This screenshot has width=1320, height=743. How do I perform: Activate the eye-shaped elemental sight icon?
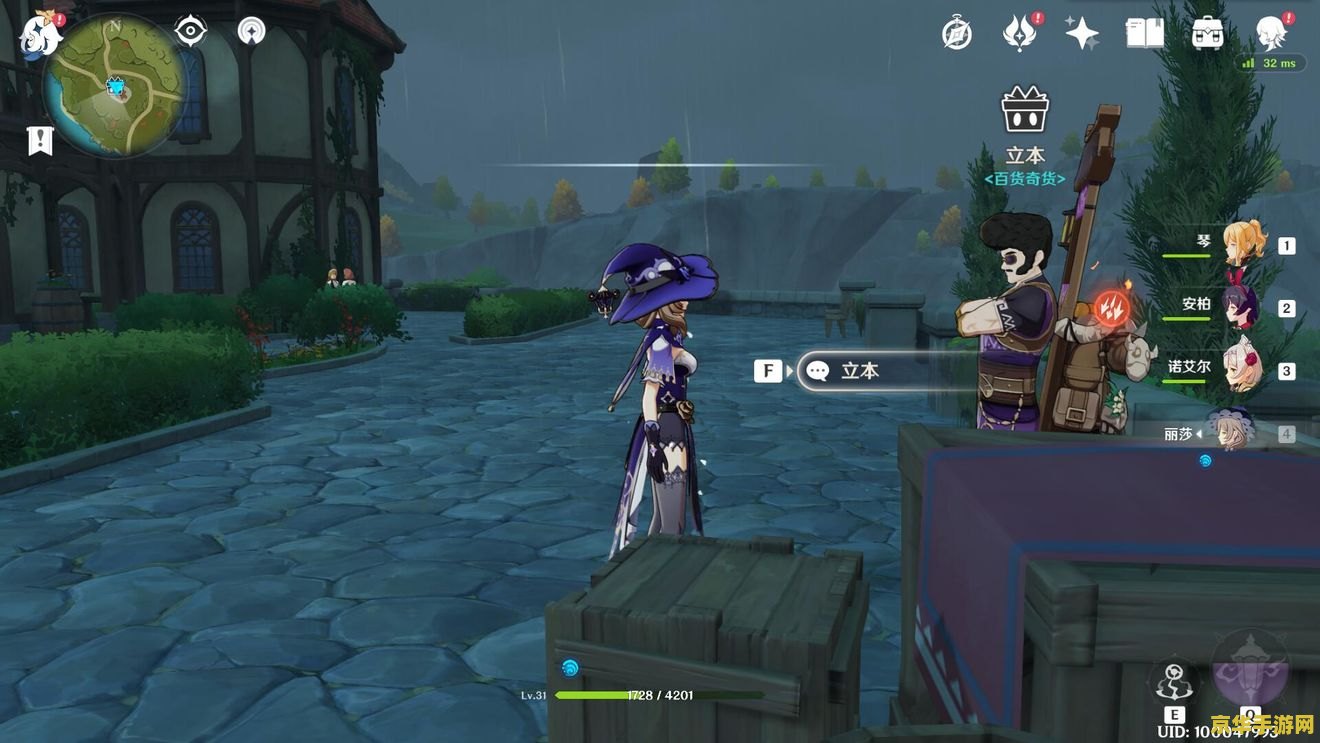pyautogui.click(x=190, y=31)
